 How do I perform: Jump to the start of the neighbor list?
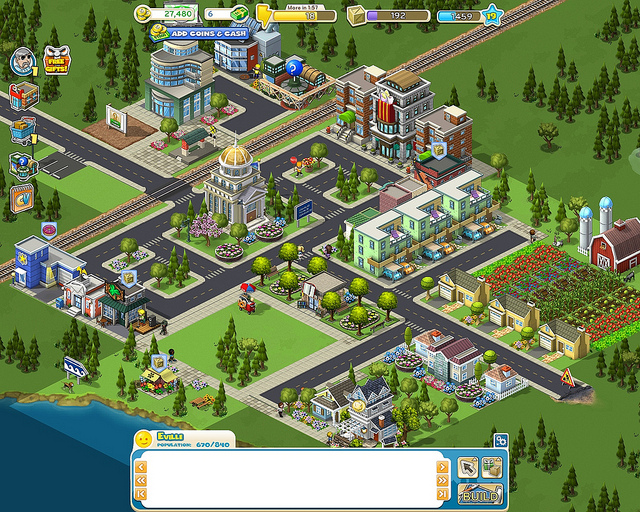pyautogui.click(x=141, y=493)
